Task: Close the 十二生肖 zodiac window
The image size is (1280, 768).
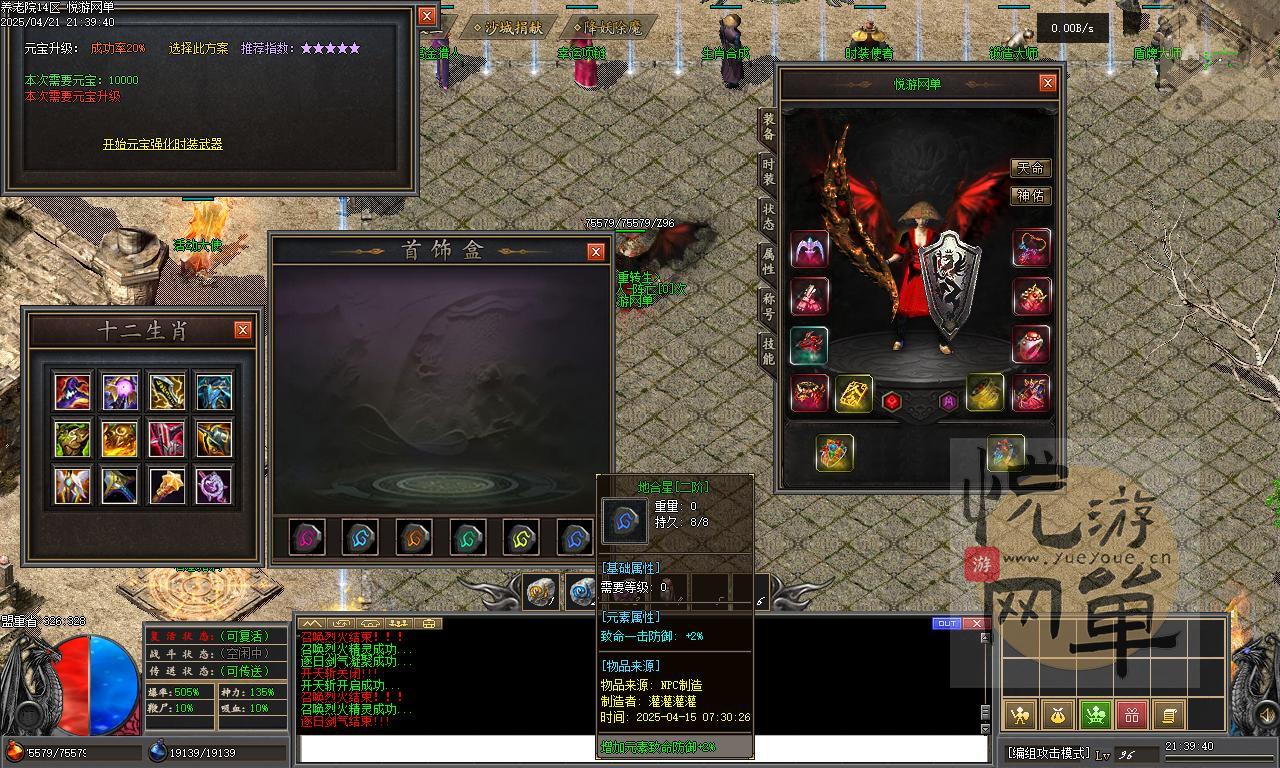Action: click(x=242, y=330)
